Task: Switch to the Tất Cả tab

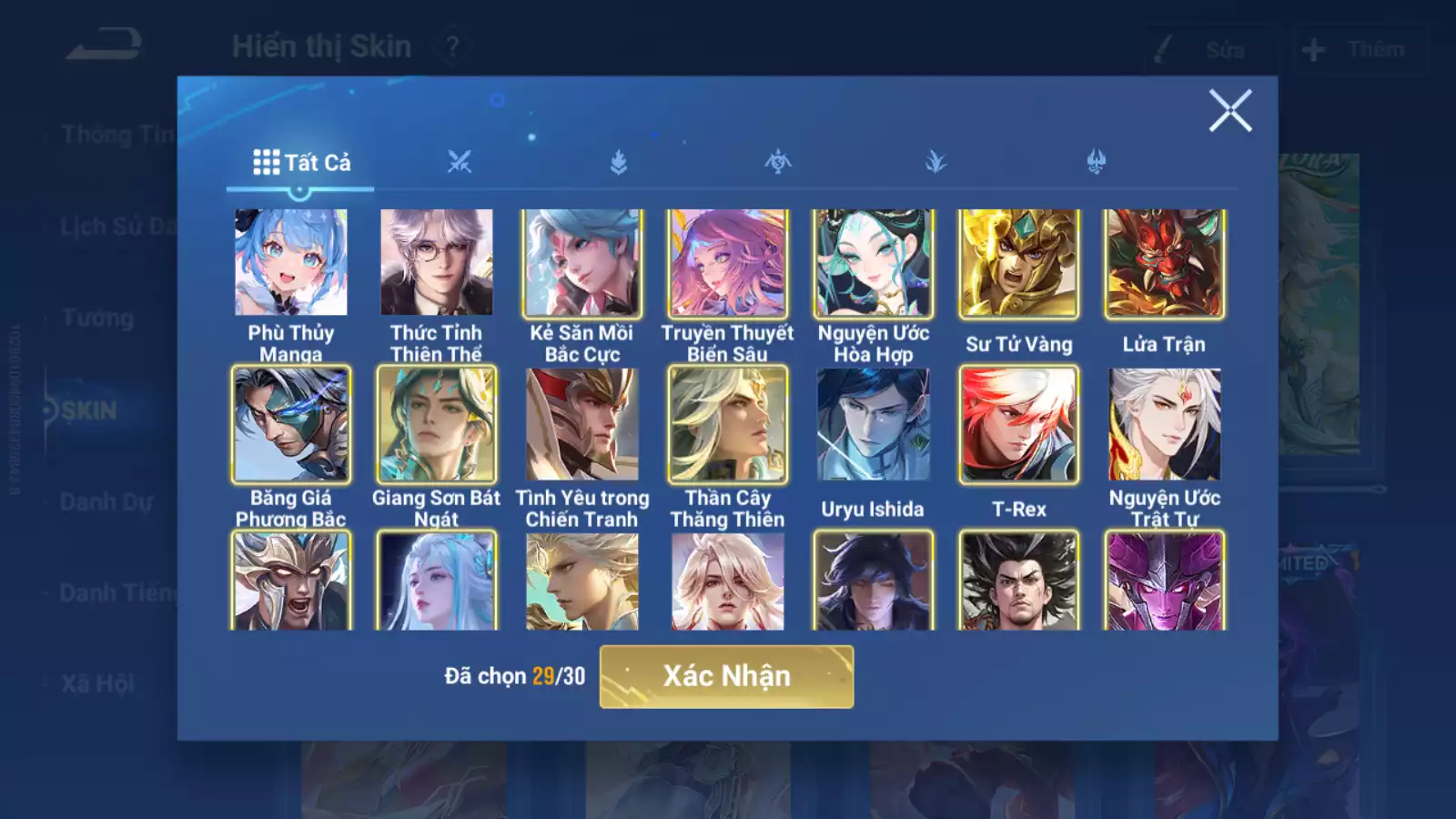Action: (x=301, y=163)
